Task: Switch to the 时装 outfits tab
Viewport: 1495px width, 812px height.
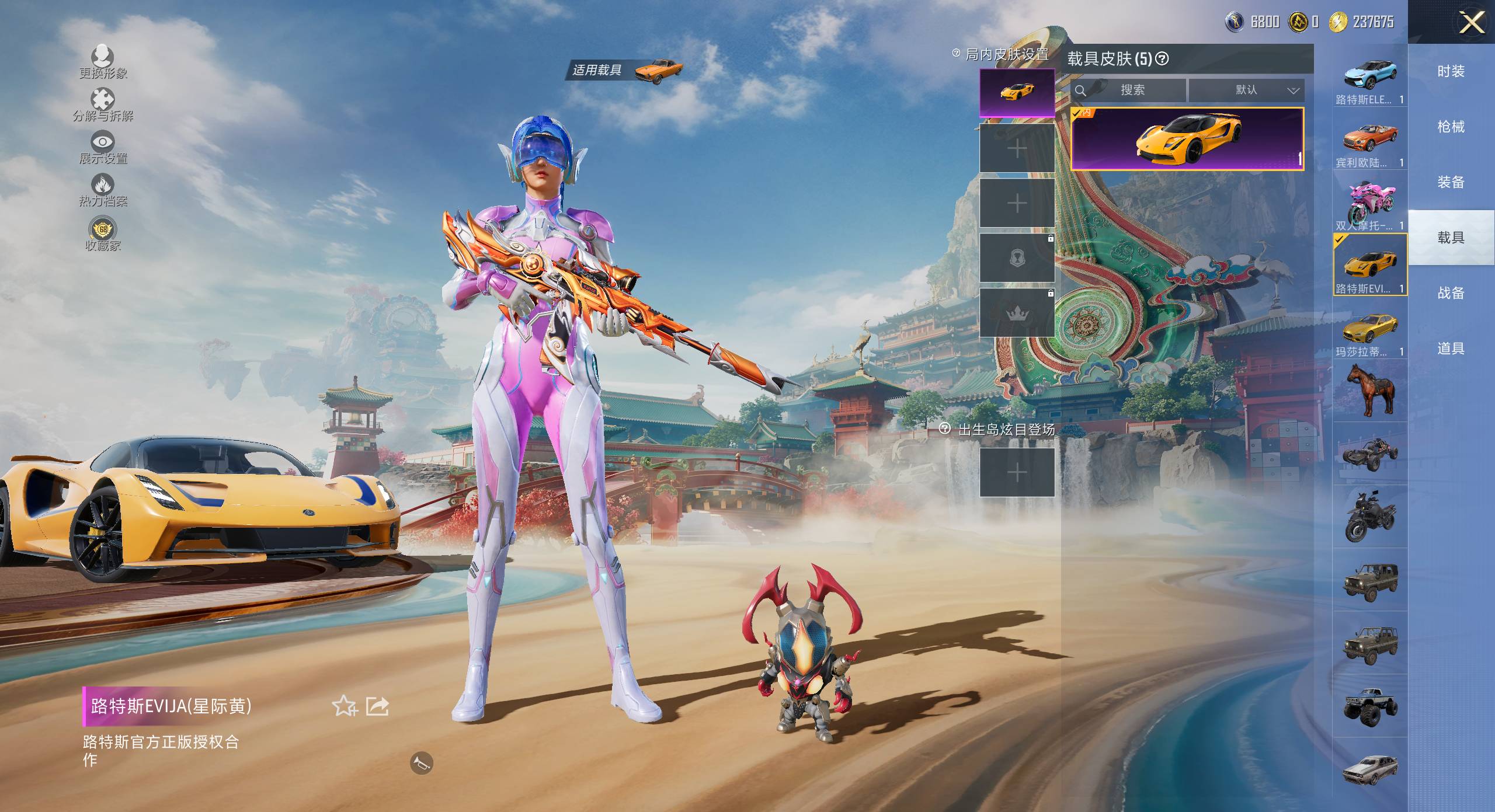Action: click(x=1451, y=71)
